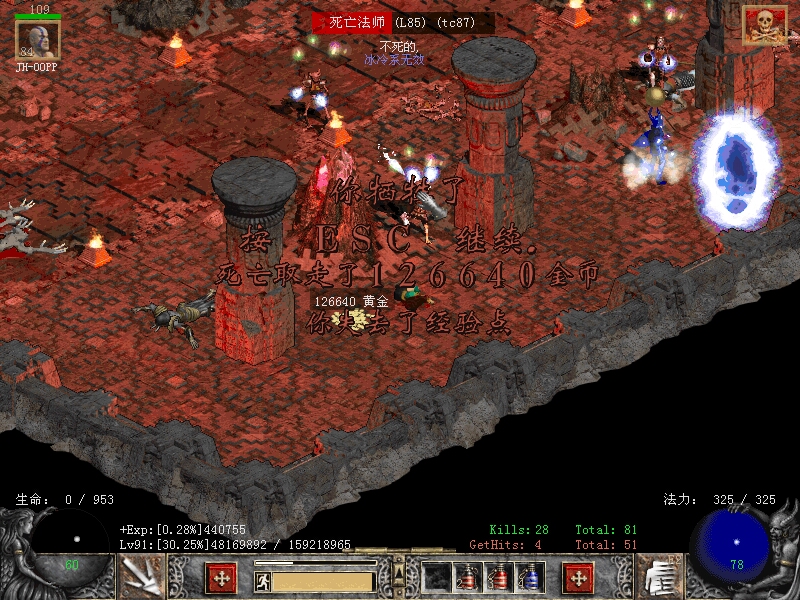Image resolution: width=800 pixels, height=600 pixels.
Task: Open new skill points with the right red plus button
Action: click(577, 577)
